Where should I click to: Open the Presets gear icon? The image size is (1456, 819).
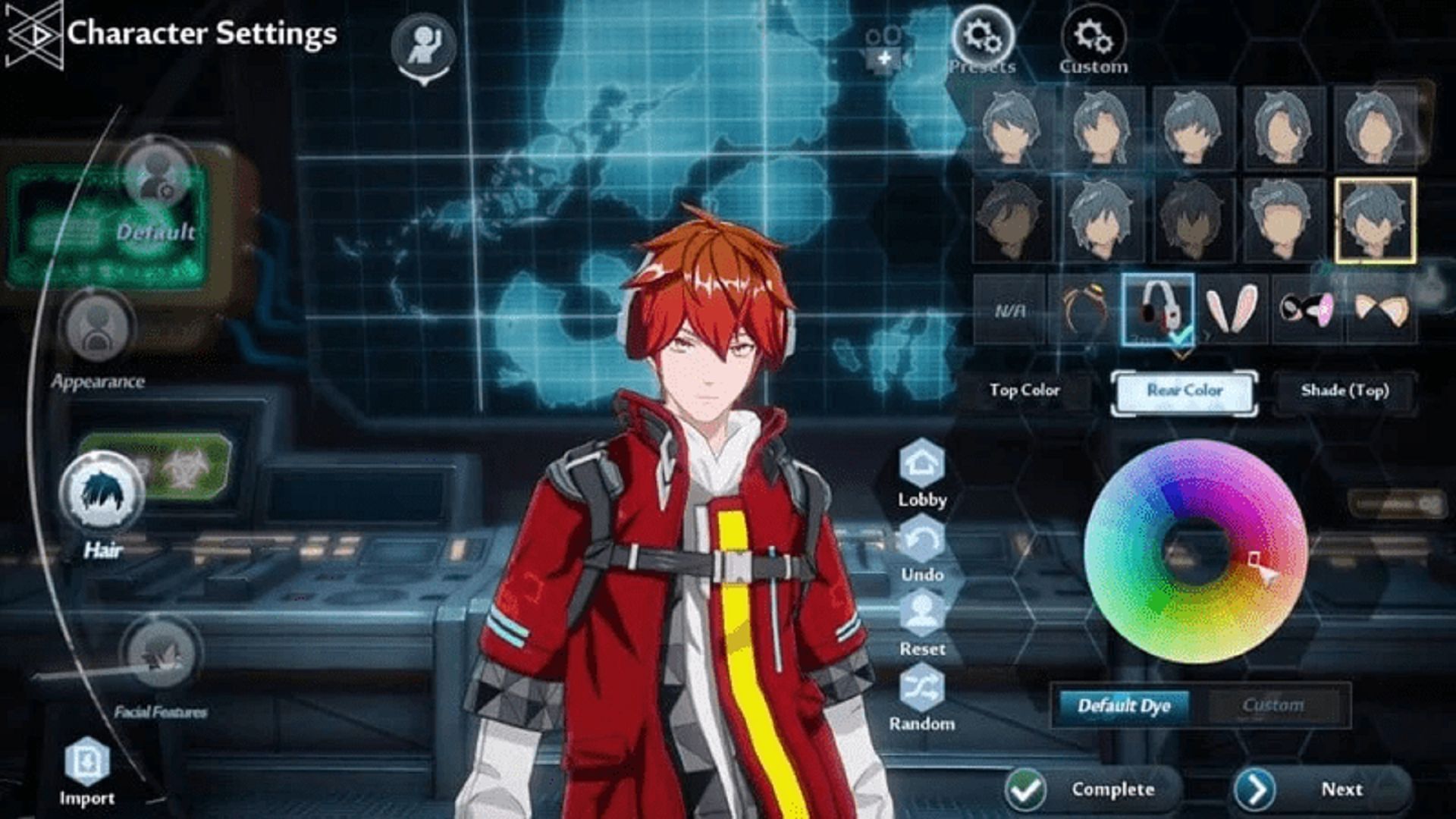(984, 34)
